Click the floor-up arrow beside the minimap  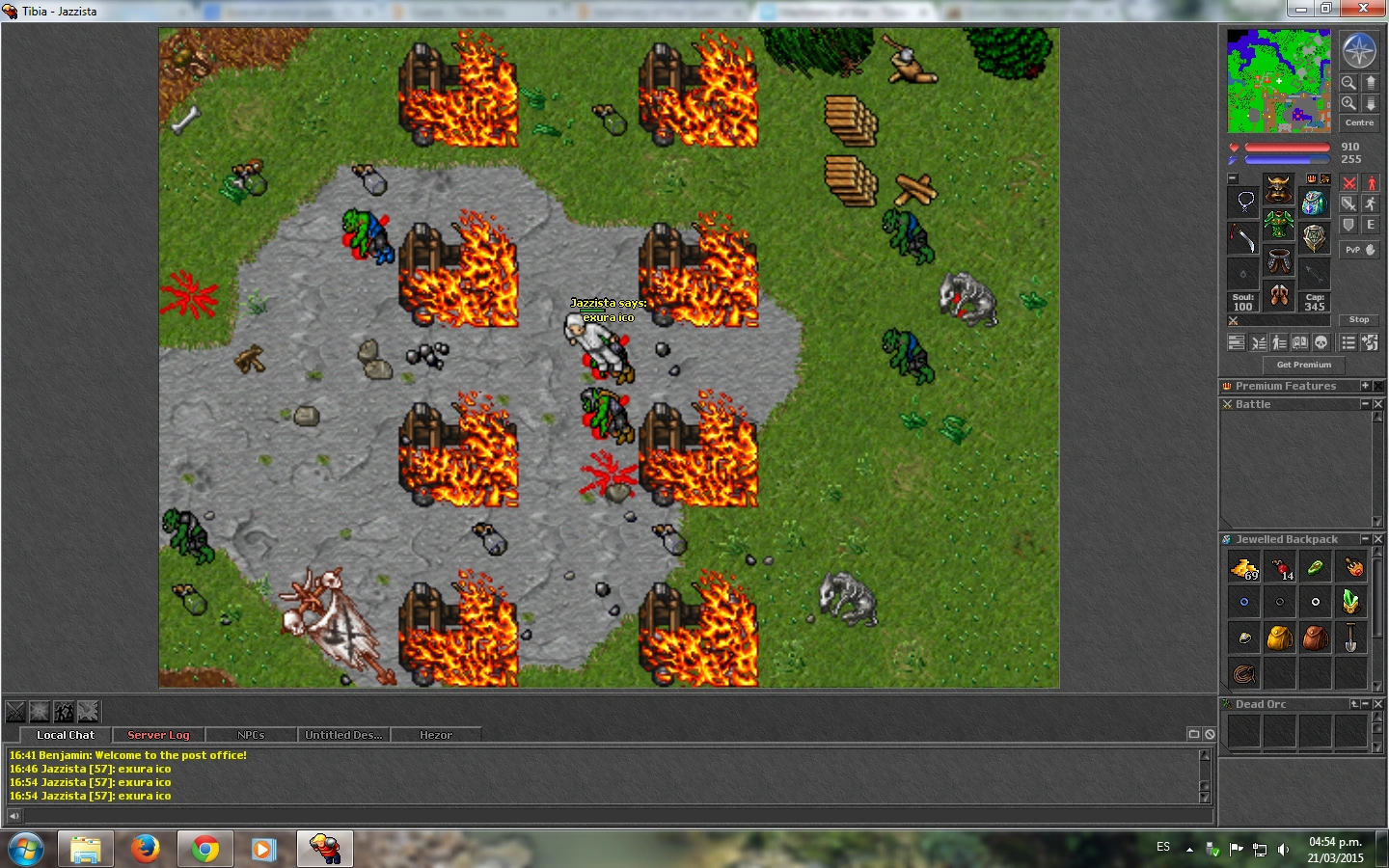[x=1371, y=83]
